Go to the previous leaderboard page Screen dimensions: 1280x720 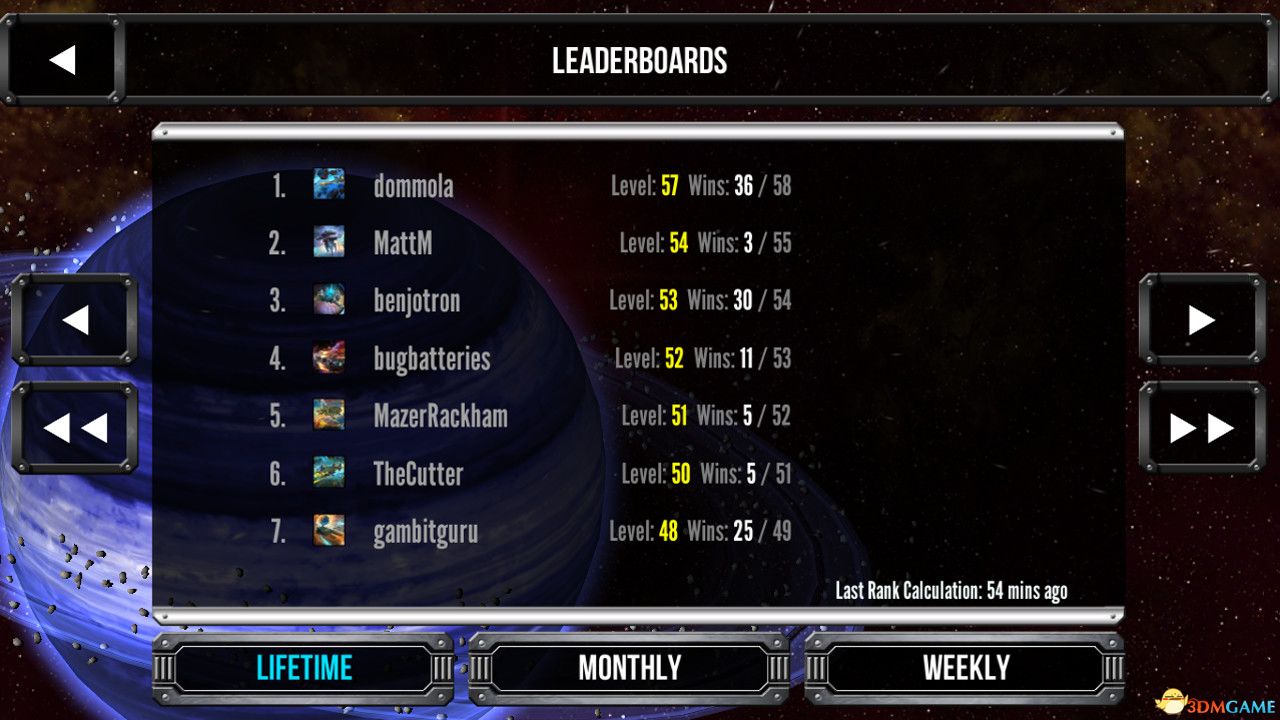tap(76, 320)
